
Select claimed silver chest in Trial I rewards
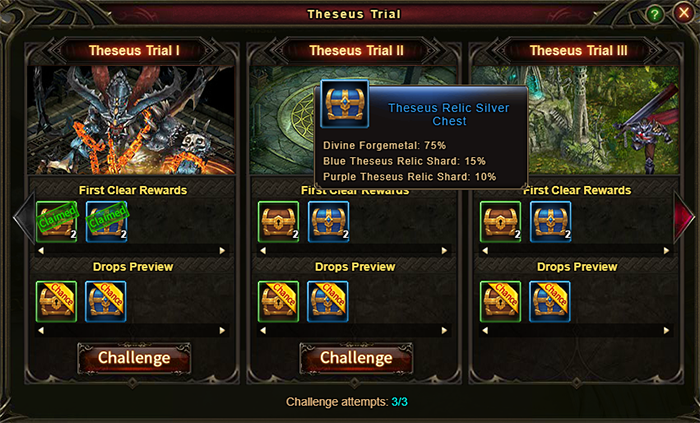[x=106, y=222]
